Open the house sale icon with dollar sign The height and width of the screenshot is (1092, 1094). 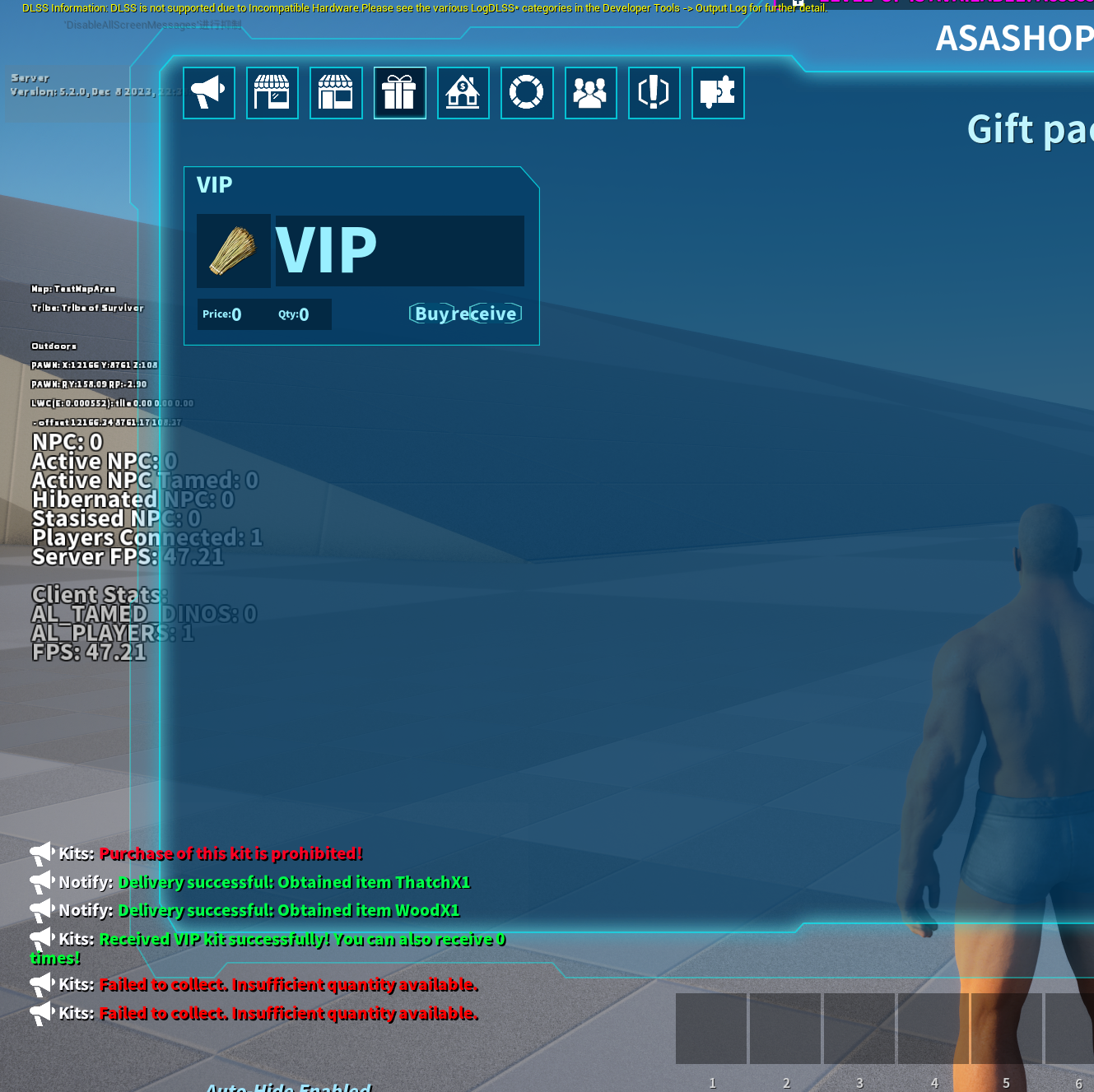click(x=463, y=92)
